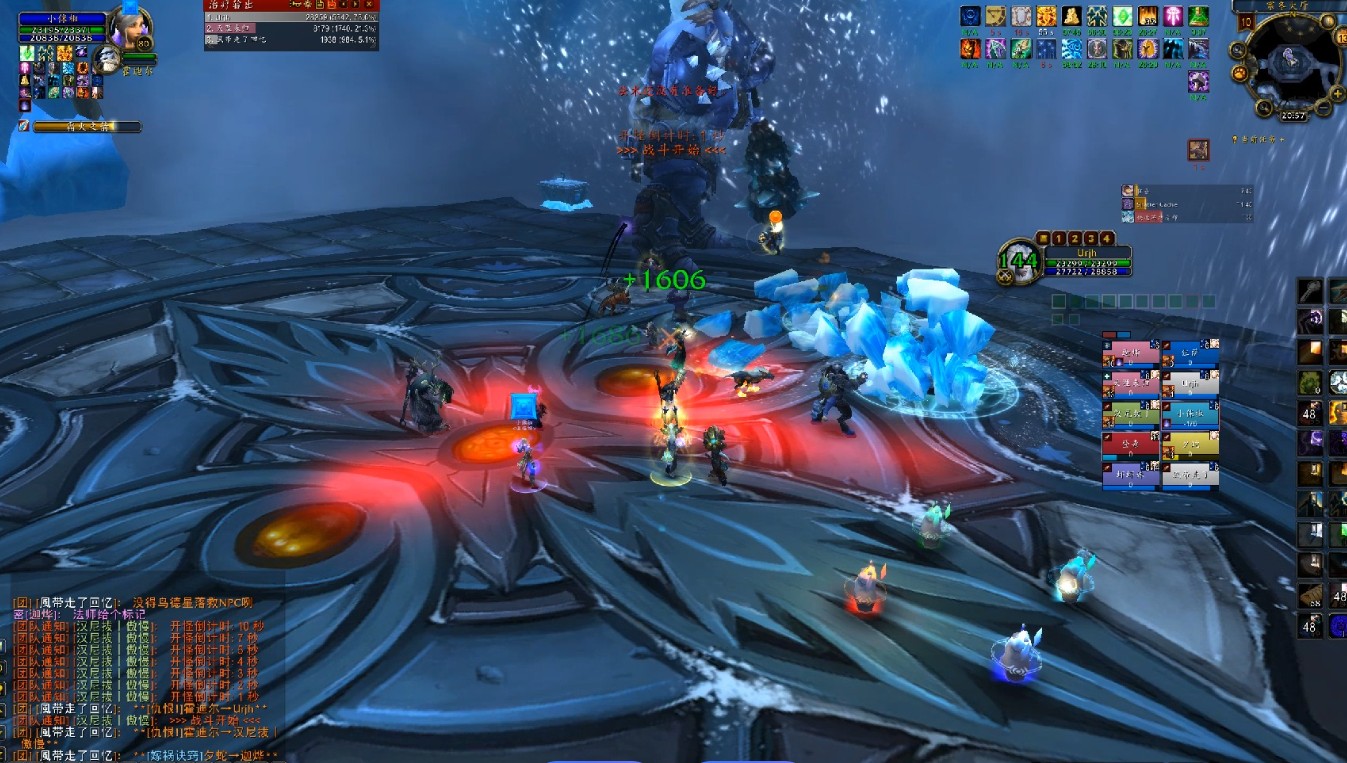1347x763 pixels.
Task: Select the yellow raid frame cell
Action: (1190, 445)
